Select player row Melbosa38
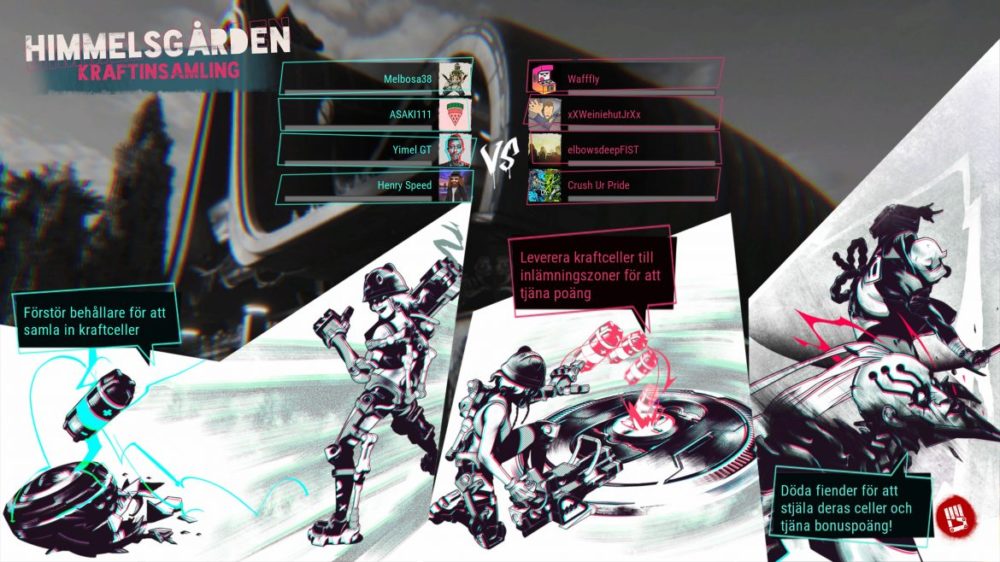The height and width of the screenshot is (562, 1000). 376,78
